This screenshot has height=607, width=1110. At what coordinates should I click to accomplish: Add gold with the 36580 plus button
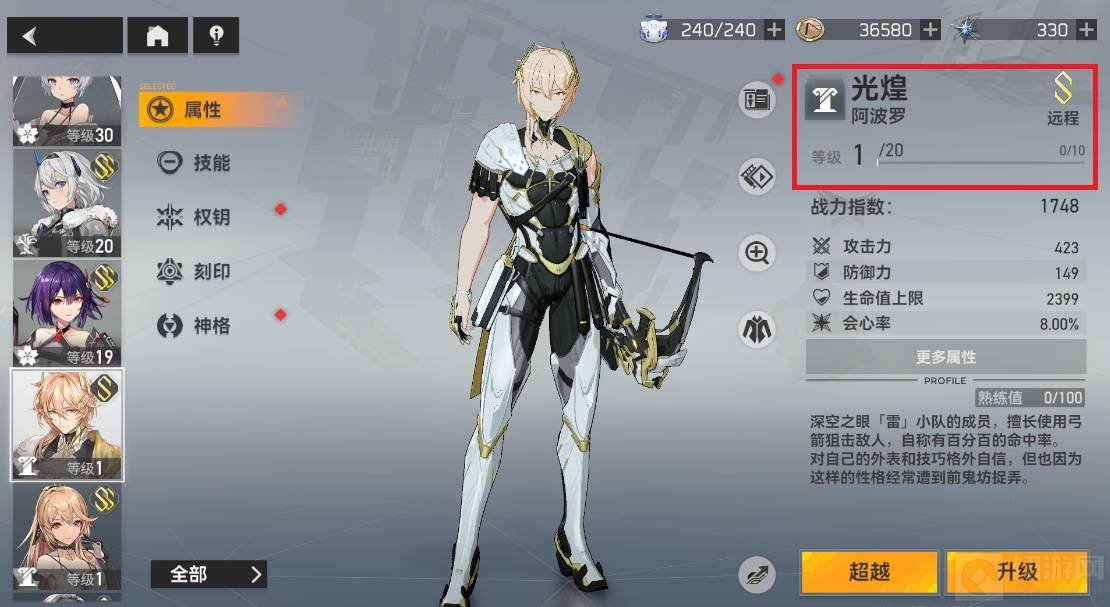tap(930, 30)
